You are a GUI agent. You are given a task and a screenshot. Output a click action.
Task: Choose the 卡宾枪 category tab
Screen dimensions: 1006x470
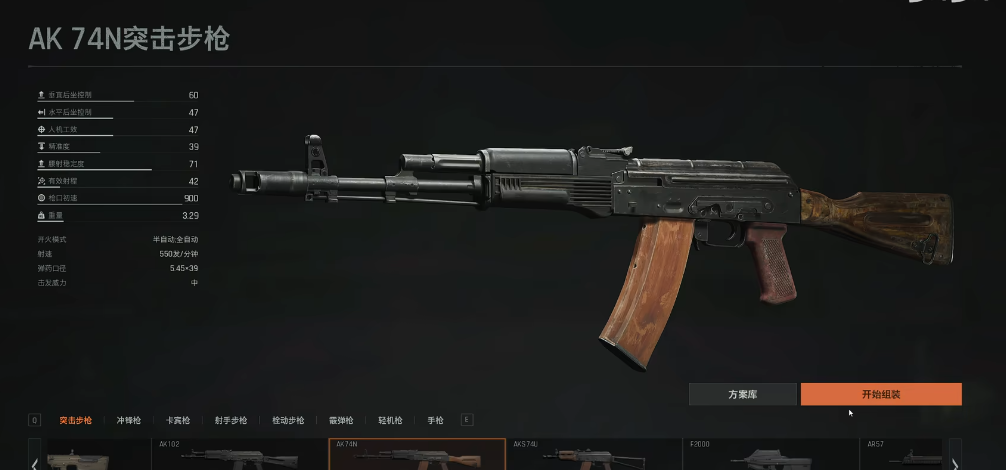coord(178,421)
